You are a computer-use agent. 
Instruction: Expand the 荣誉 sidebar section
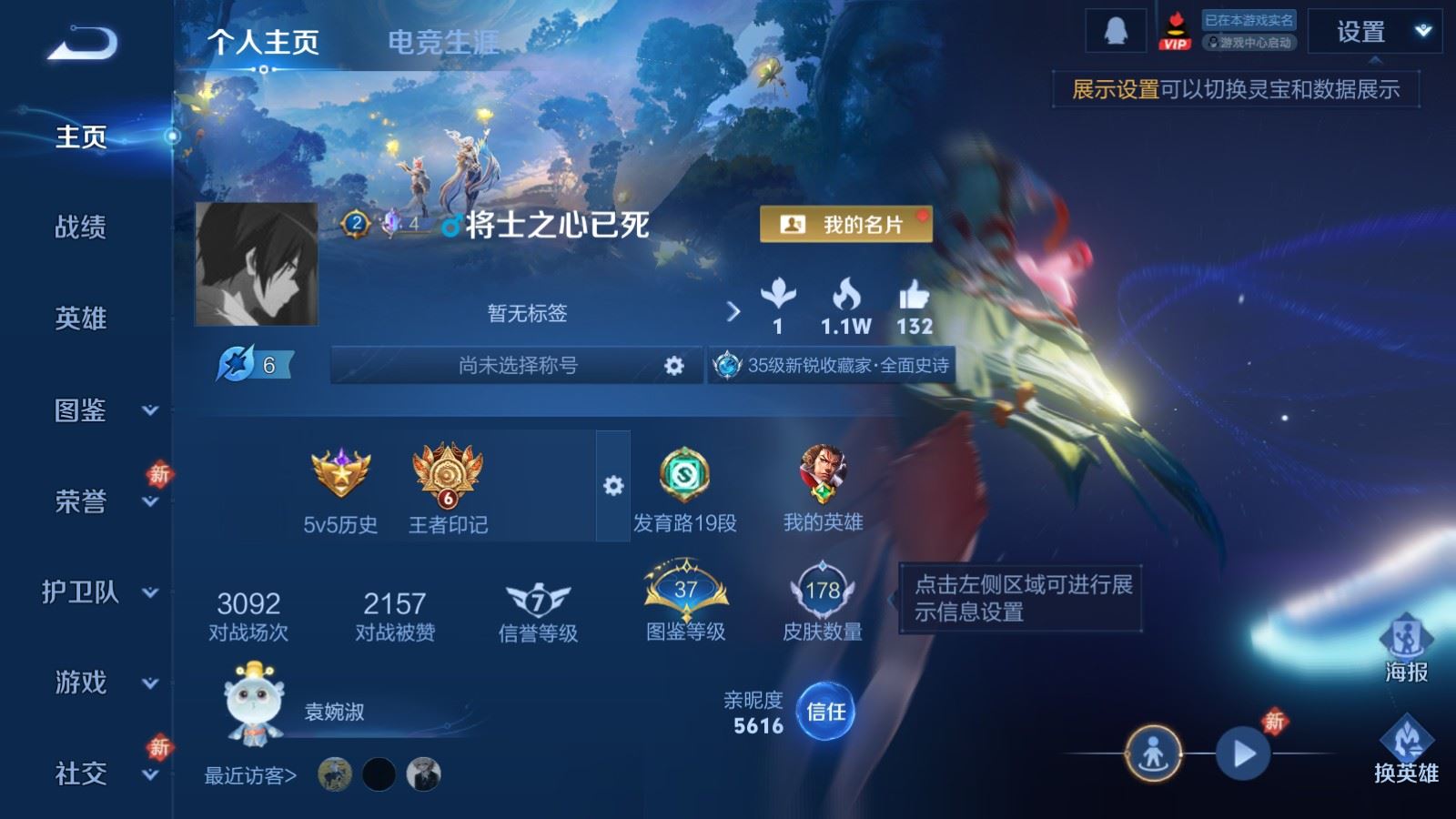click(x=80, y=502)
